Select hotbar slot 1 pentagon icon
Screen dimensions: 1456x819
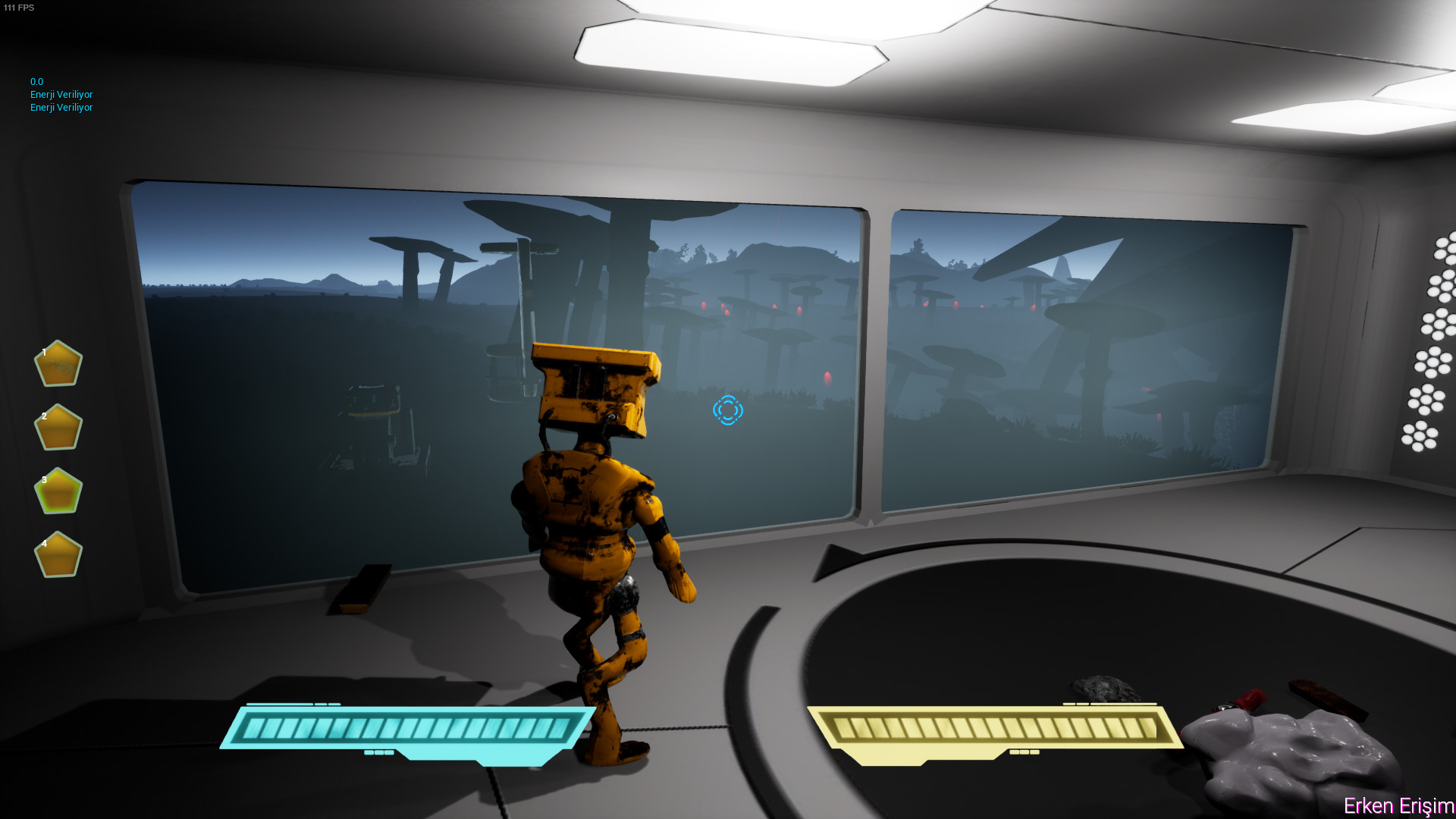pyautogui.click(x=58, y=364)
